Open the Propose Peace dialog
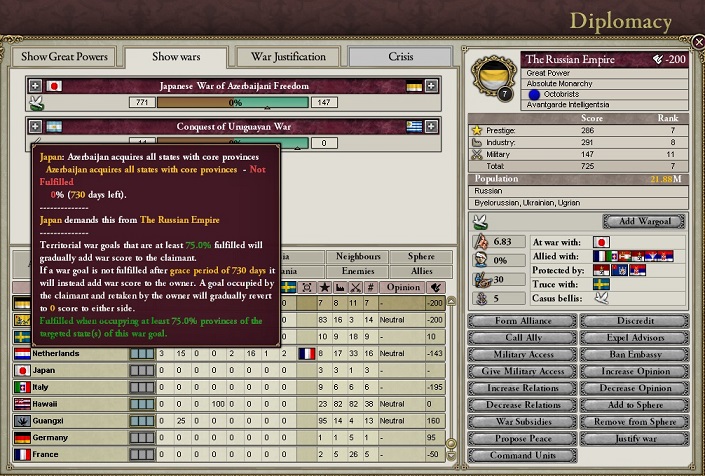The height and width of the screenshot is (476, 705). coord(524,439)
